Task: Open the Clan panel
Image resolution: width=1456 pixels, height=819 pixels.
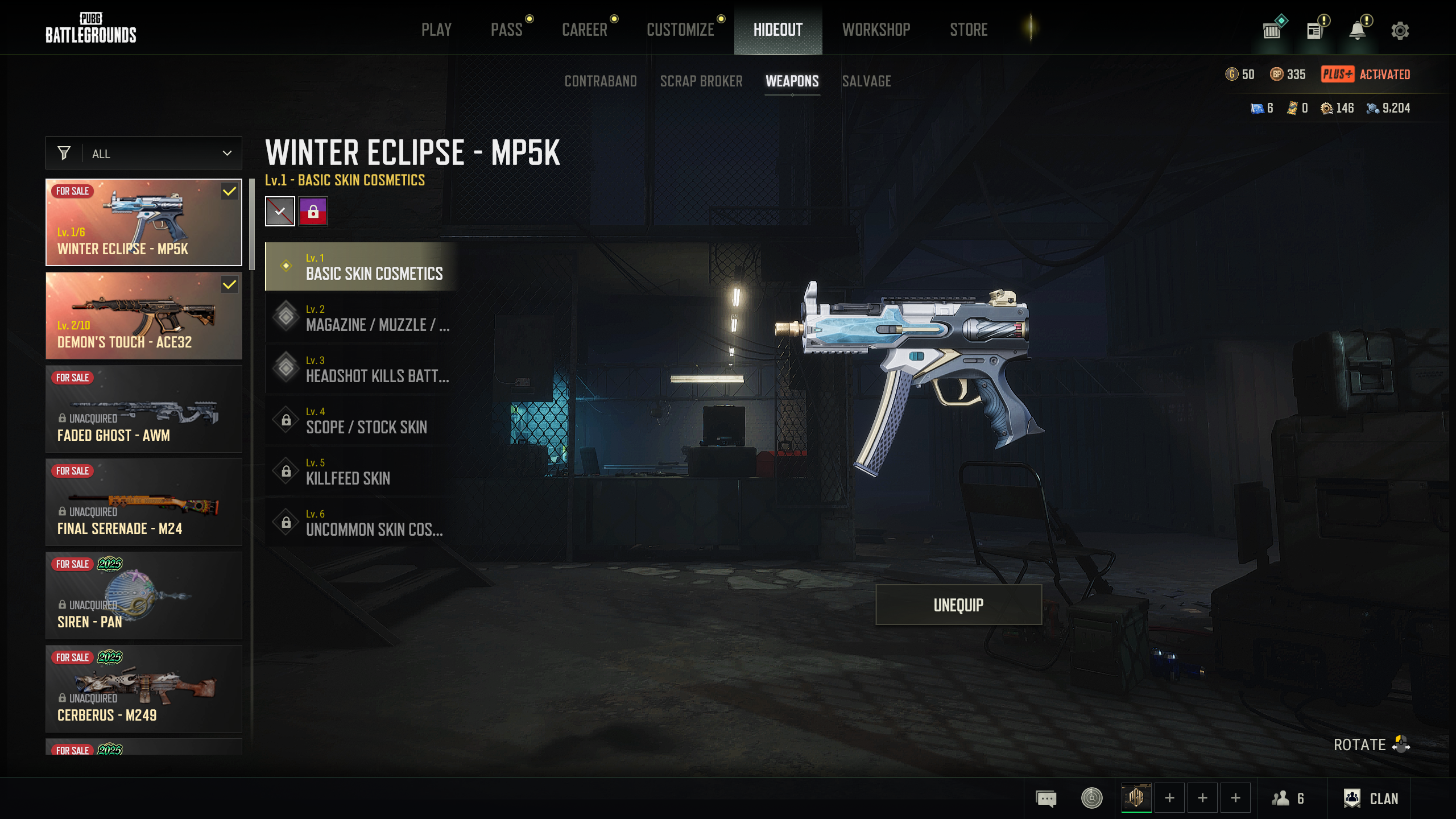Action: [1371, 799]
